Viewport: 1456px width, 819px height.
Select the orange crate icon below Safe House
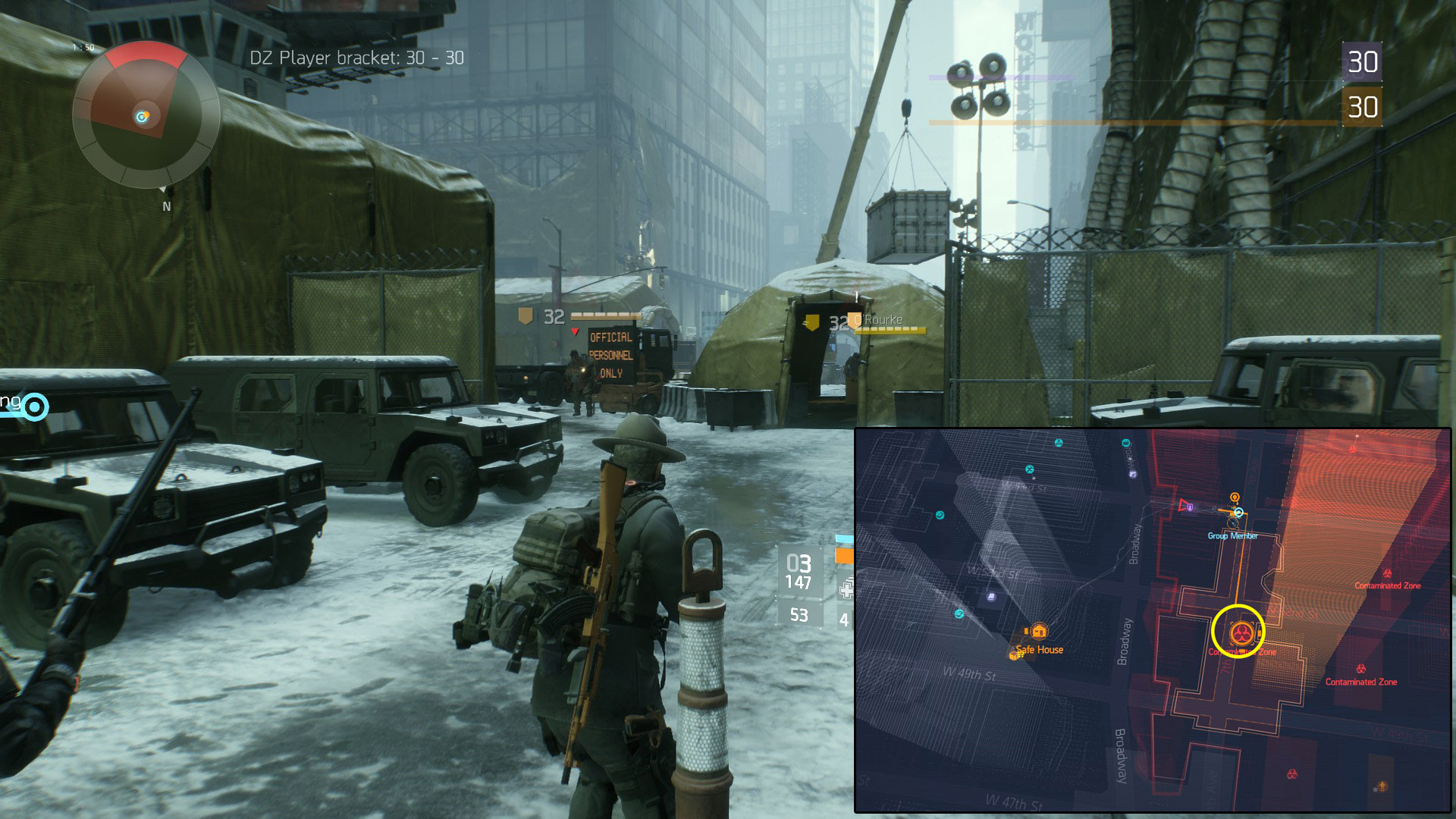[x=1015, y=654]
